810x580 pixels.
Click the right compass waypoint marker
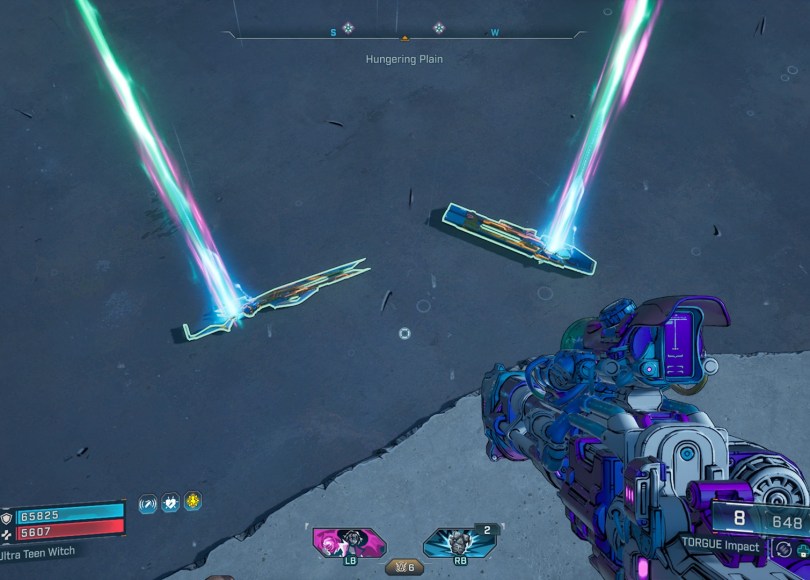click(x=438, y=28)
